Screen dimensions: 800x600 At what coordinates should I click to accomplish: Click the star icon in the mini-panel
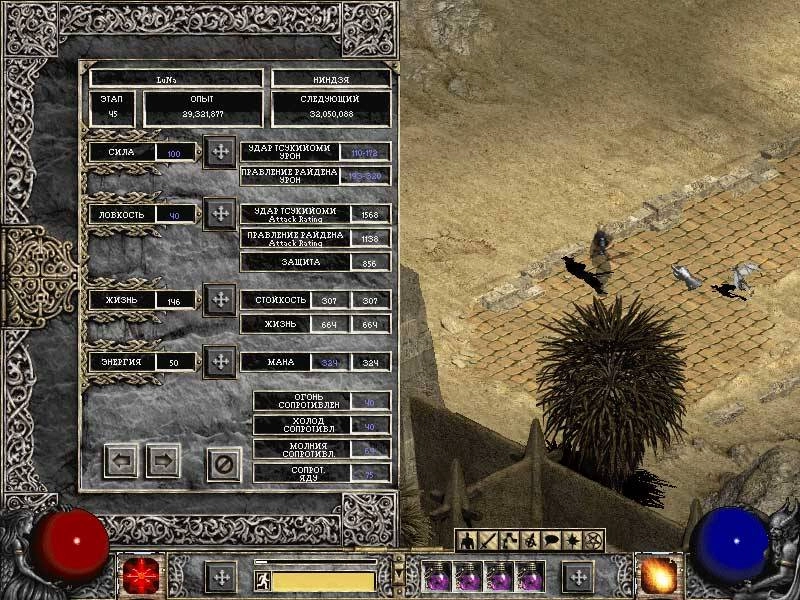[x=574, y=540]
